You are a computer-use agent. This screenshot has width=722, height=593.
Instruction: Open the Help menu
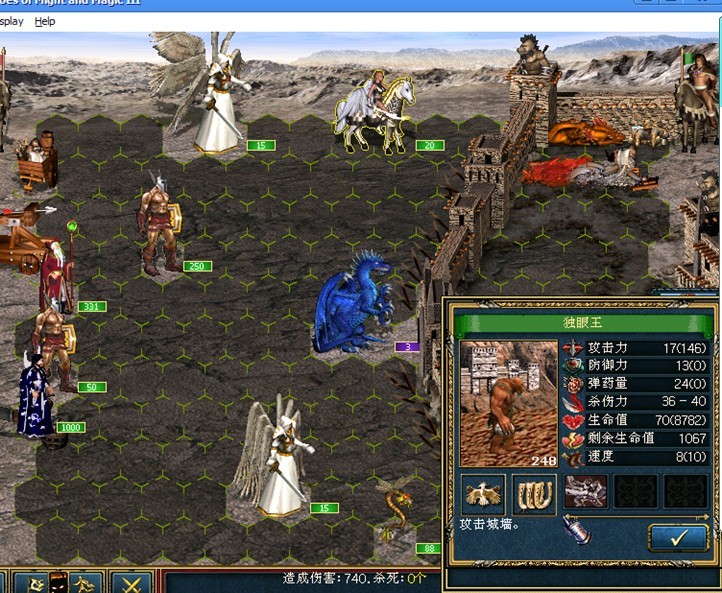click(45, 21)
